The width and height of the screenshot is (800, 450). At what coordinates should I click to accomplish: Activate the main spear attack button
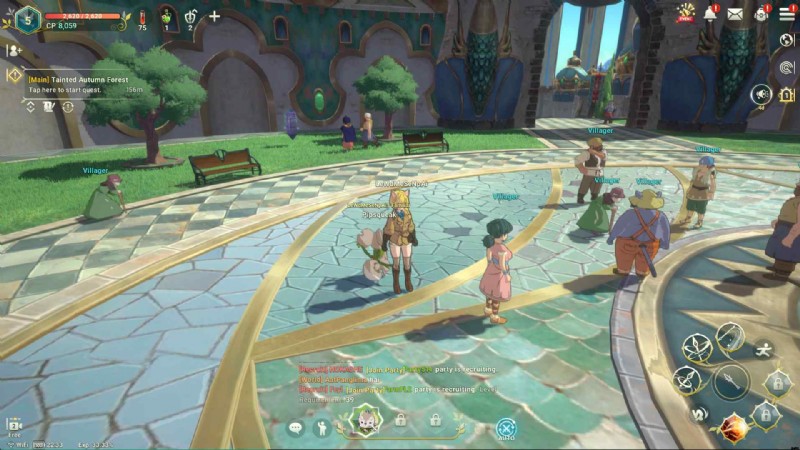point(731,380)
